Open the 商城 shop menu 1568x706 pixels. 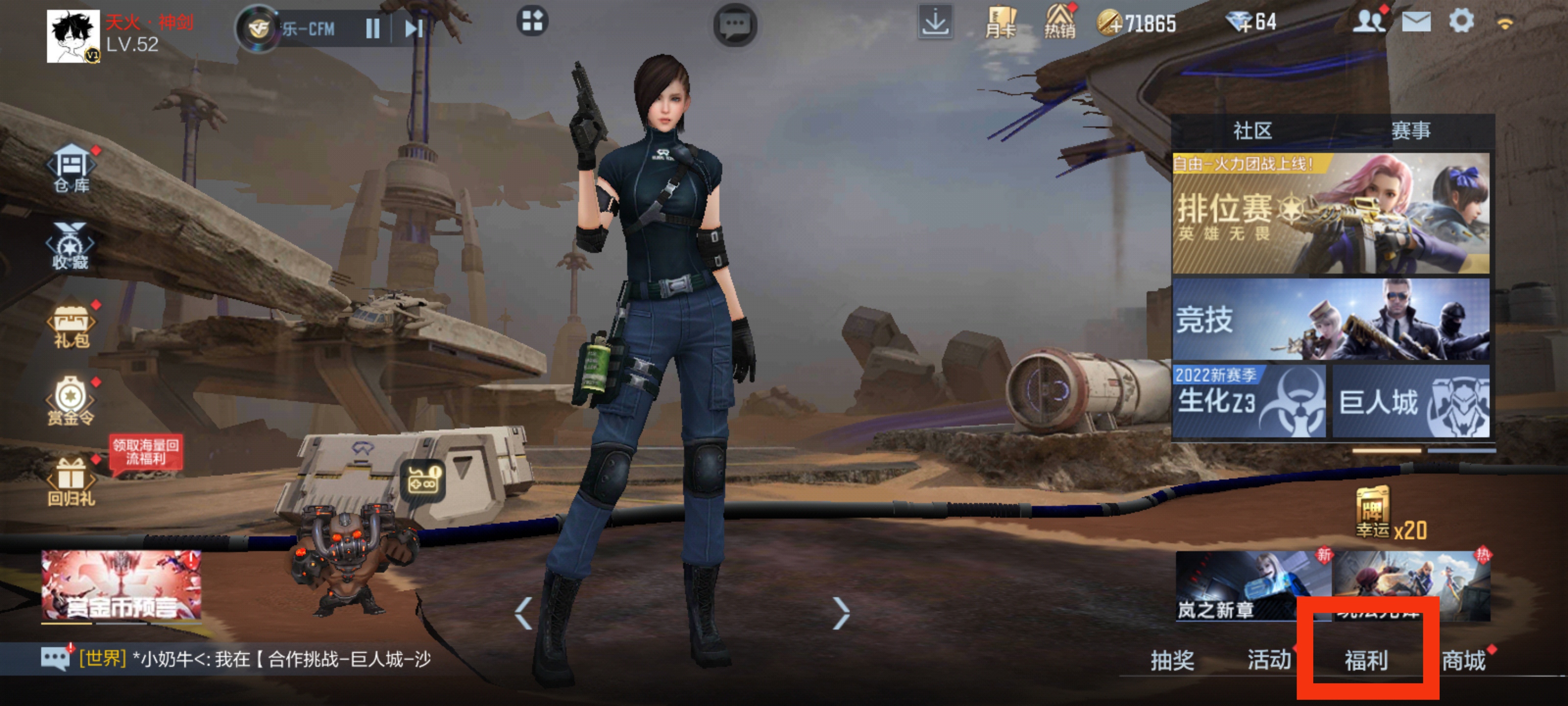(1463, 660)
